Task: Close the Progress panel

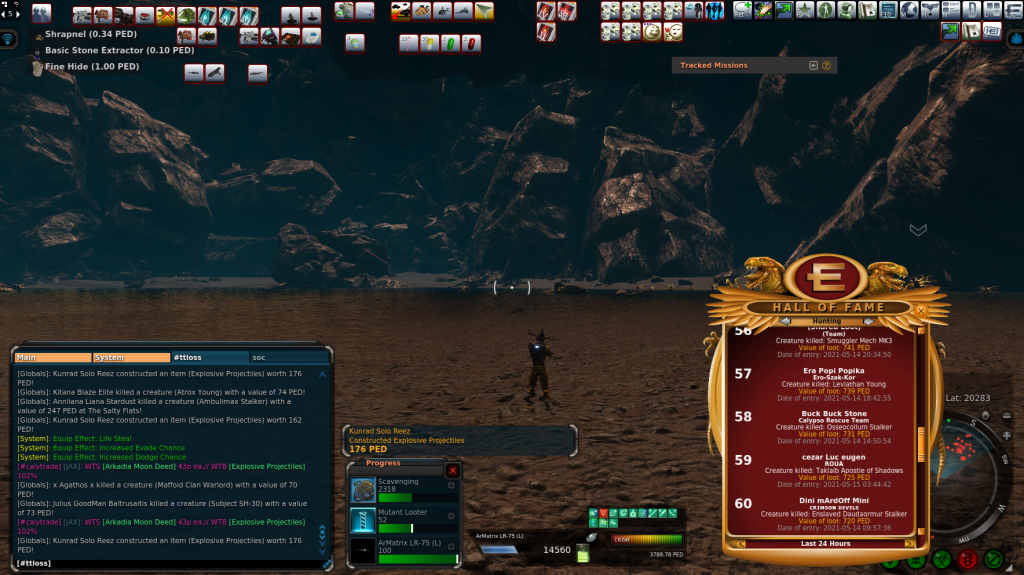Action: pyautogui.click(x=452, y=470)
